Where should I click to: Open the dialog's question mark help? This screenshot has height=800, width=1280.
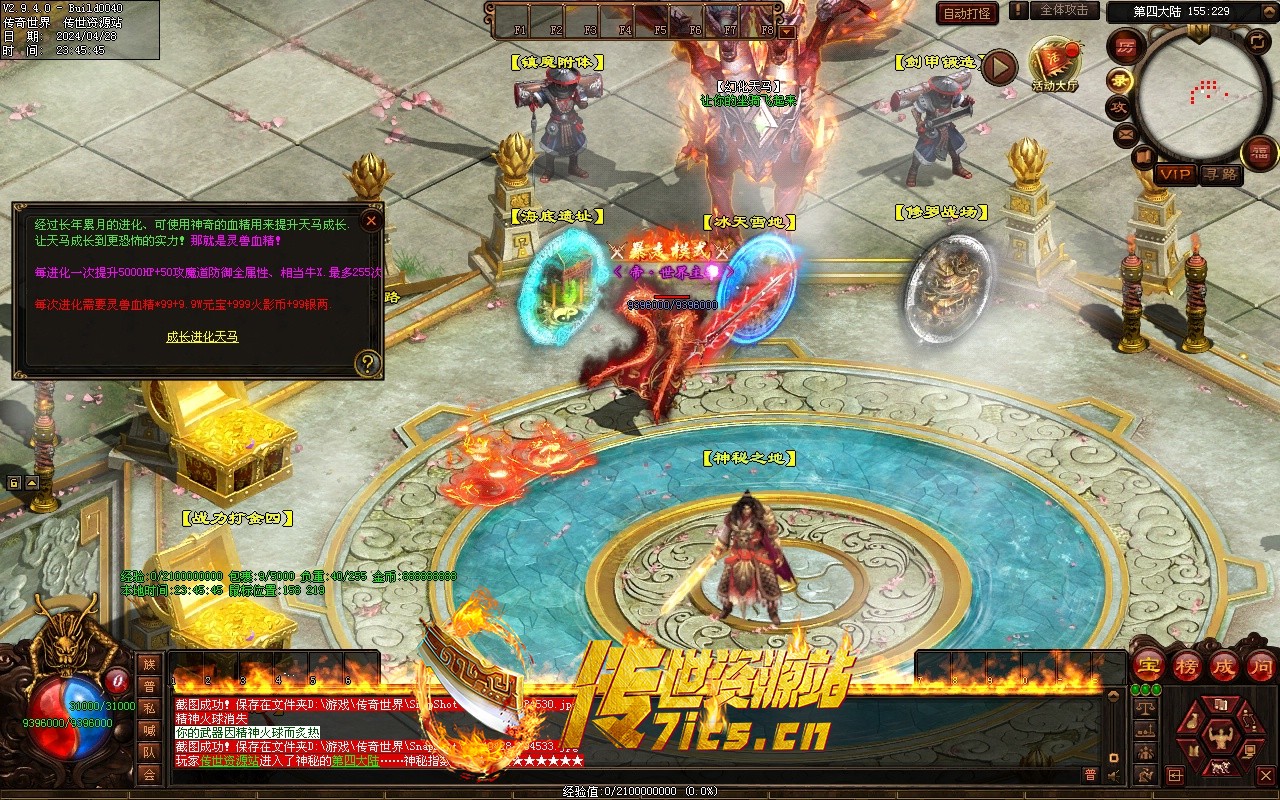(x=368, y=363)
